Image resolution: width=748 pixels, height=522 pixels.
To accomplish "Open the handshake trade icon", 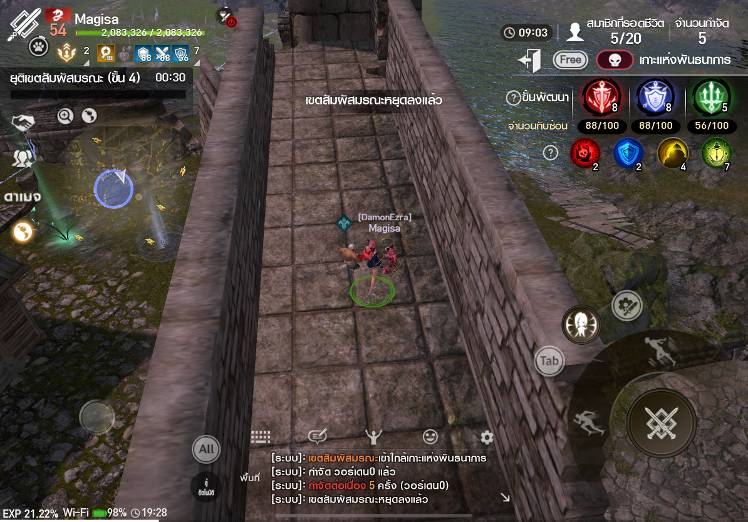I will coord(22,122).
